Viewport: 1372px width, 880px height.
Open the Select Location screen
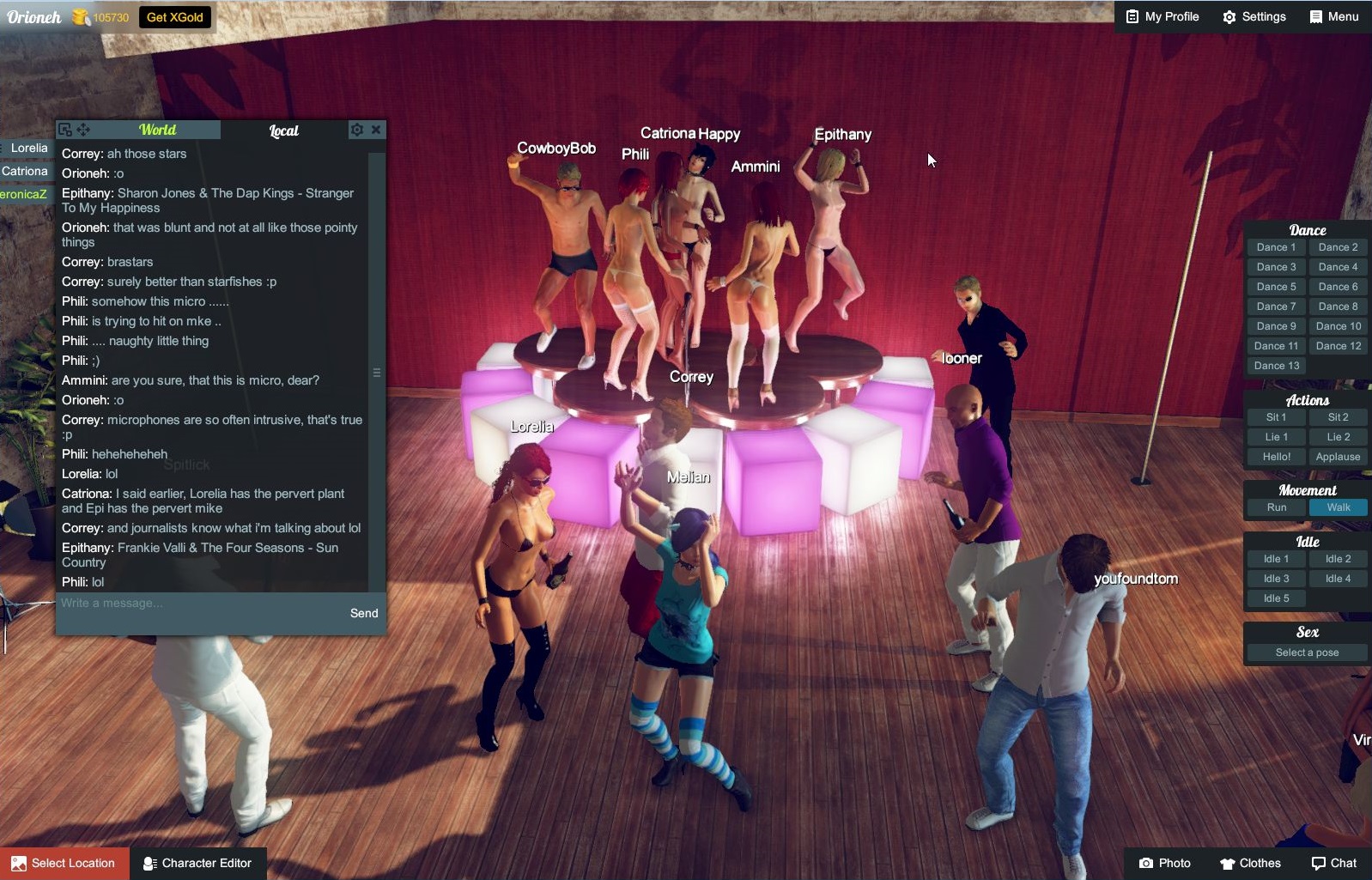[64, 863]
